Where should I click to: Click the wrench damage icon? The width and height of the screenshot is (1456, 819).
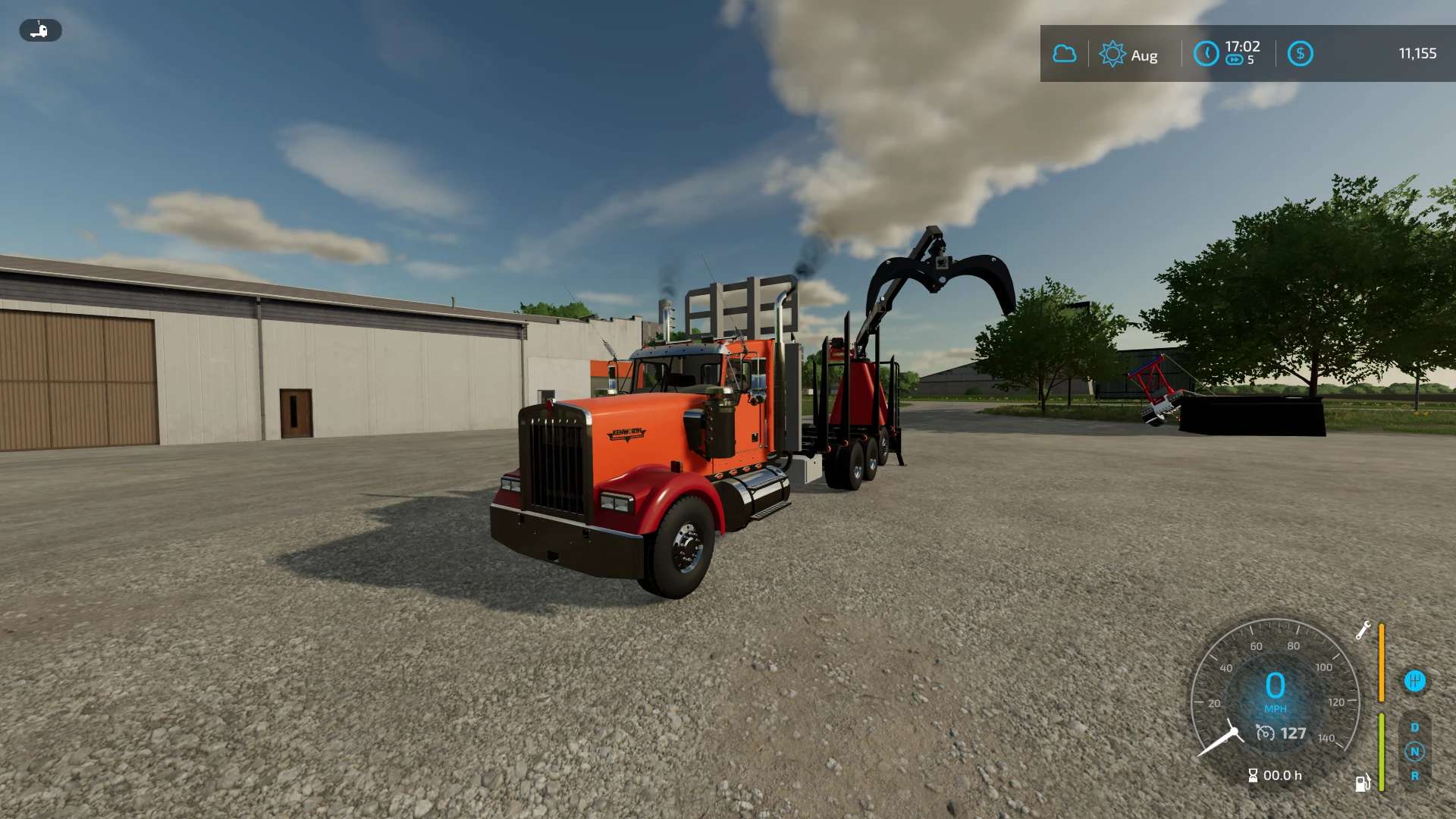(x=1363, y=630)
